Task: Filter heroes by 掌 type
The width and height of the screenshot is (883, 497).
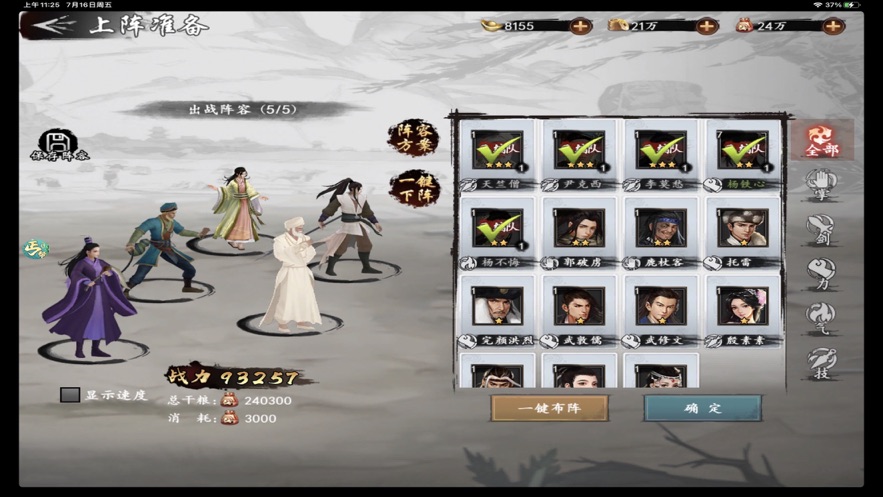Action: click(822, 186)
